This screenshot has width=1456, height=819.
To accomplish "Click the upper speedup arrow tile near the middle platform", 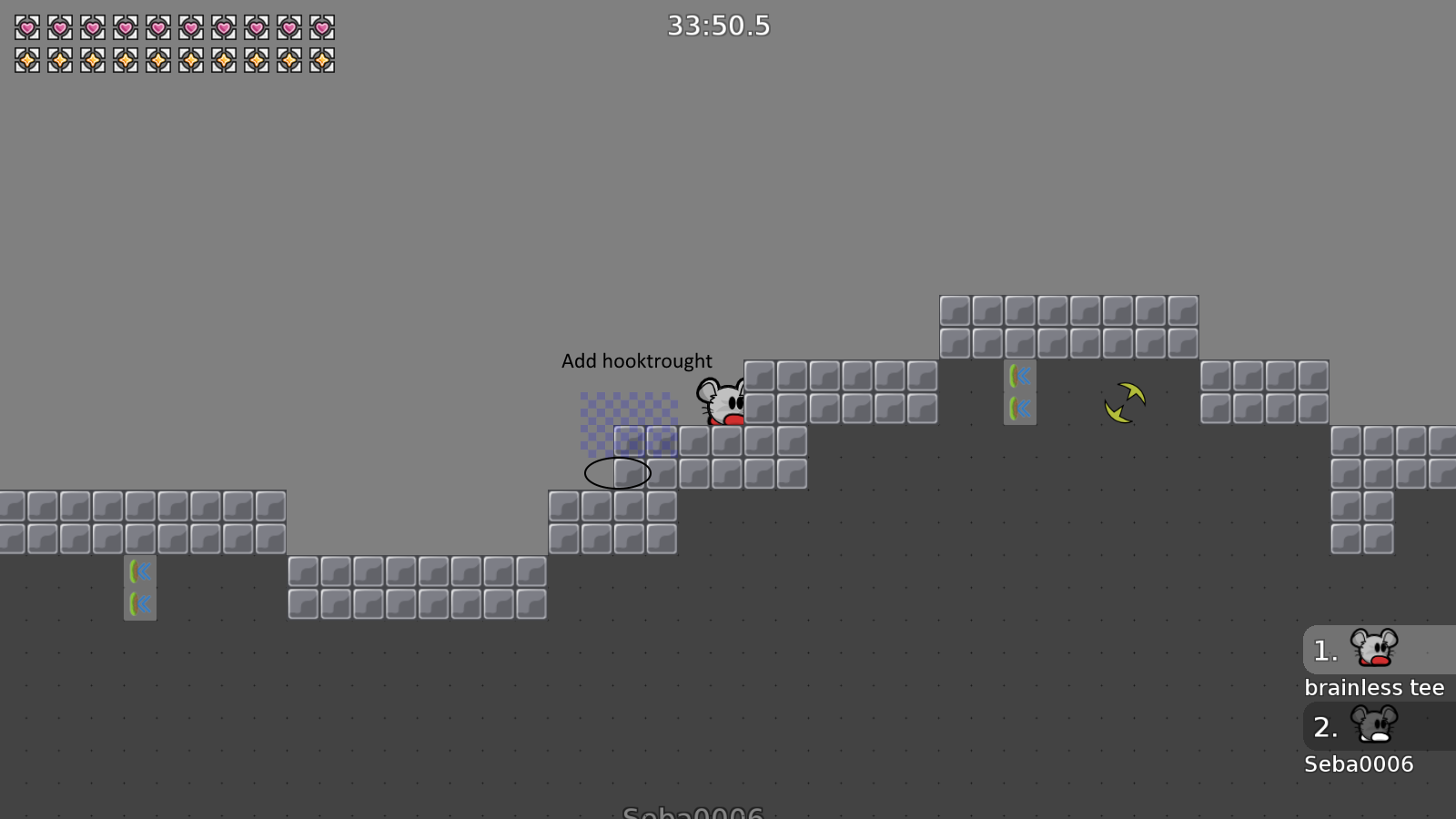I will click(1020, 374).
